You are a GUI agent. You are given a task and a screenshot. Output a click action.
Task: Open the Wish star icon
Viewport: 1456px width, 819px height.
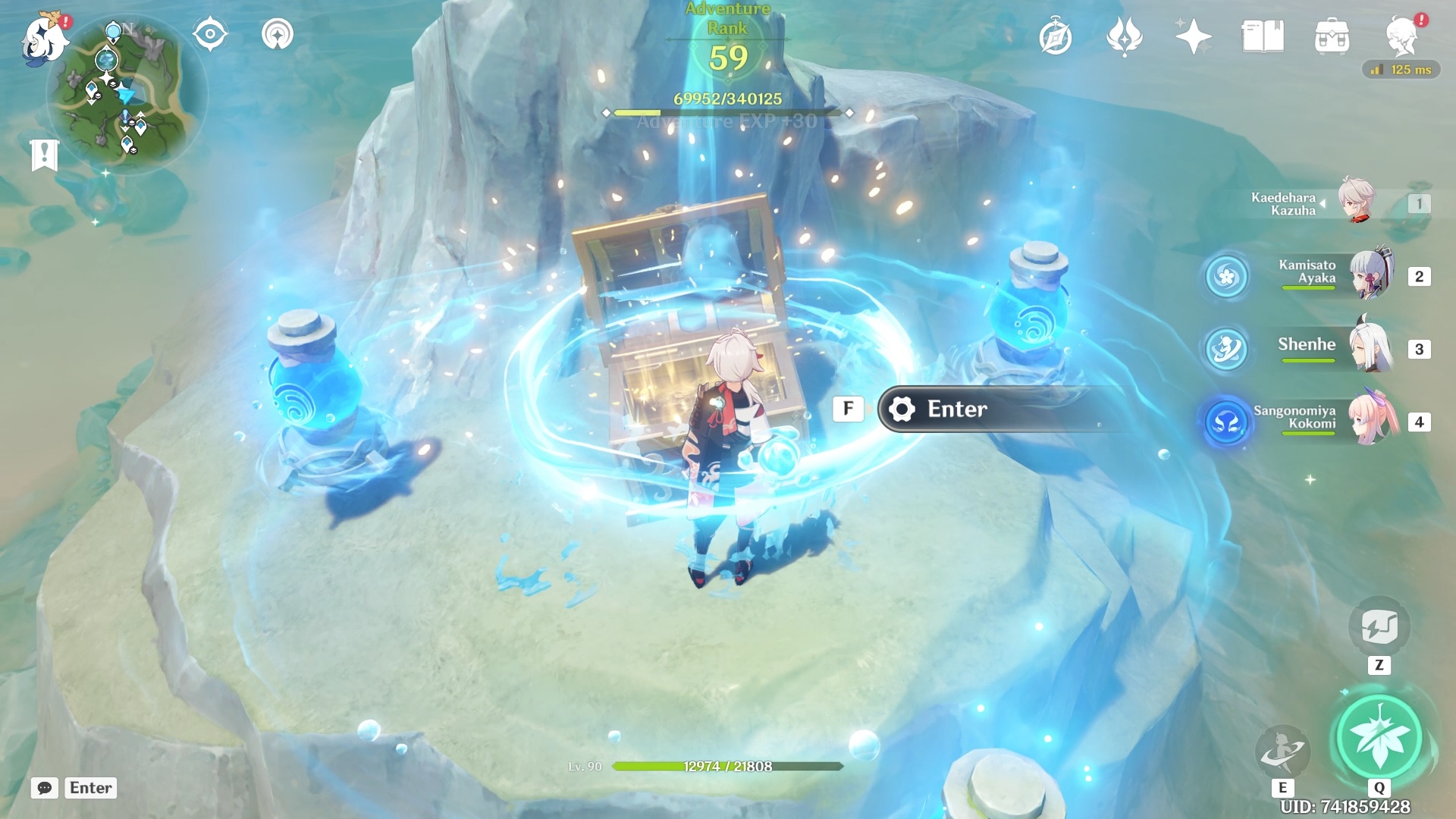tap(1193, 36)
